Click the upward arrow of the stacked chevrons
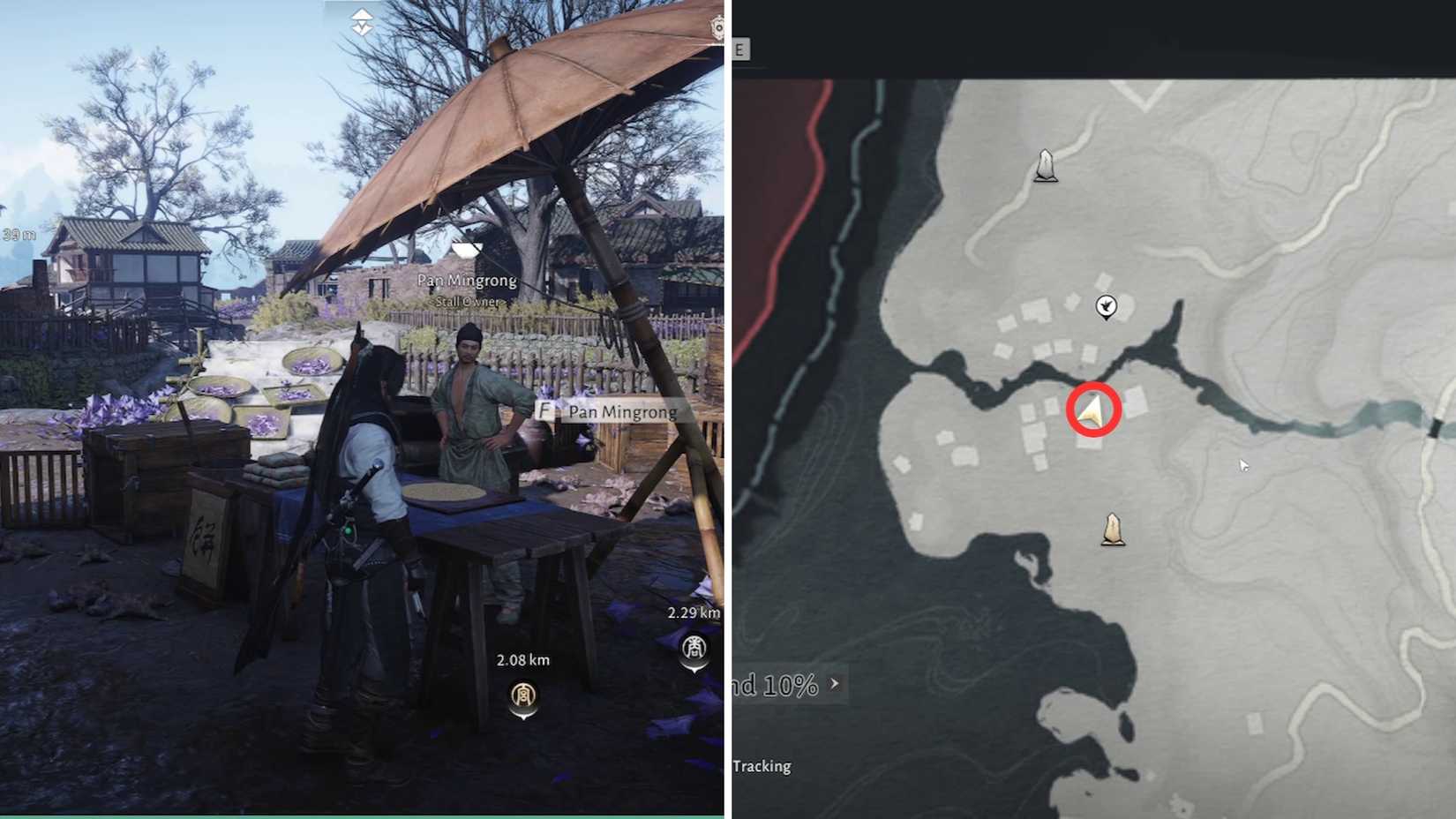Screen dimensions: 1456x819 362,13
